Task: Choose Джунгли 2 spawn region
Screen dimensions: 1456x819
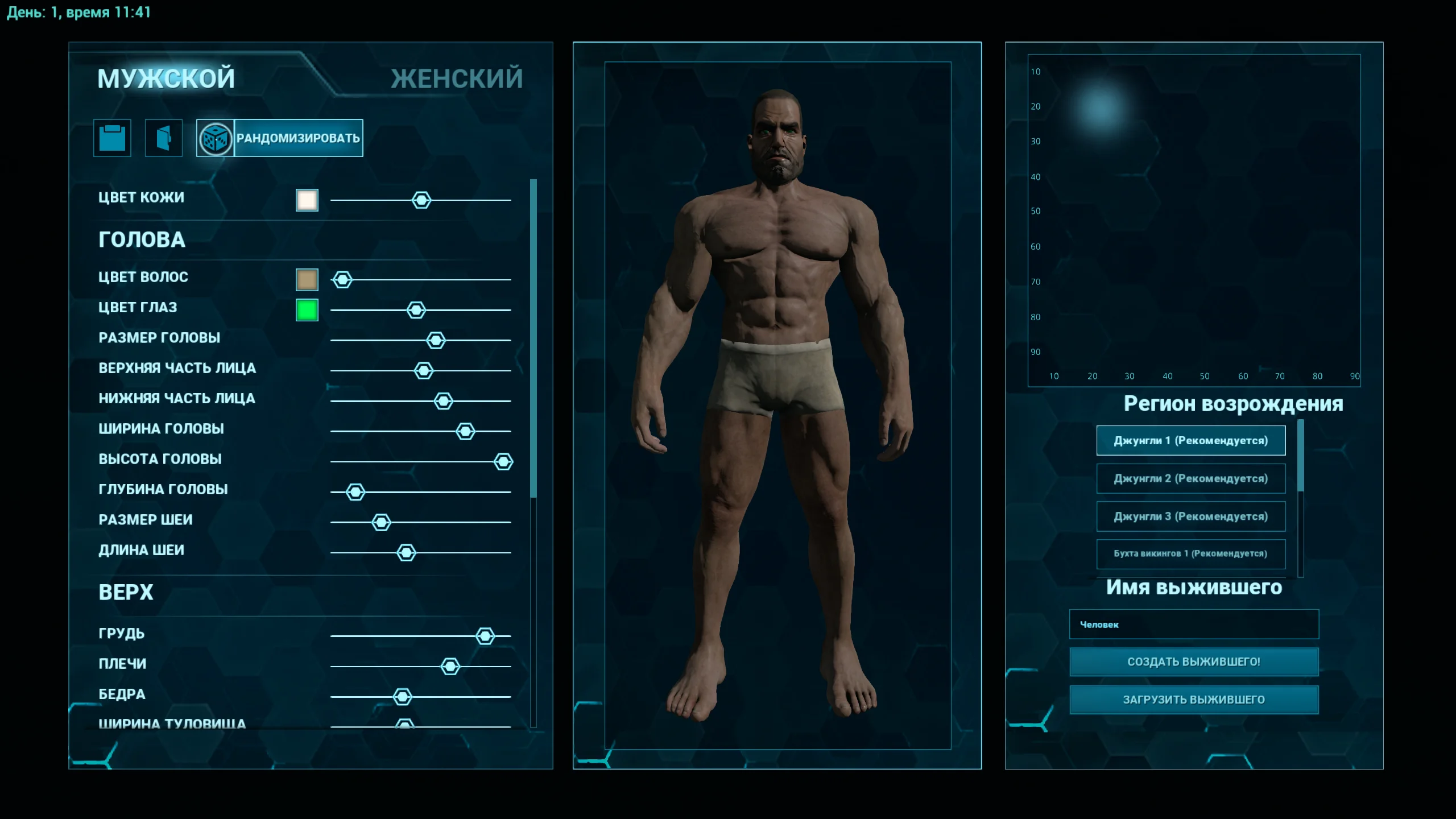Action: 1190,478
